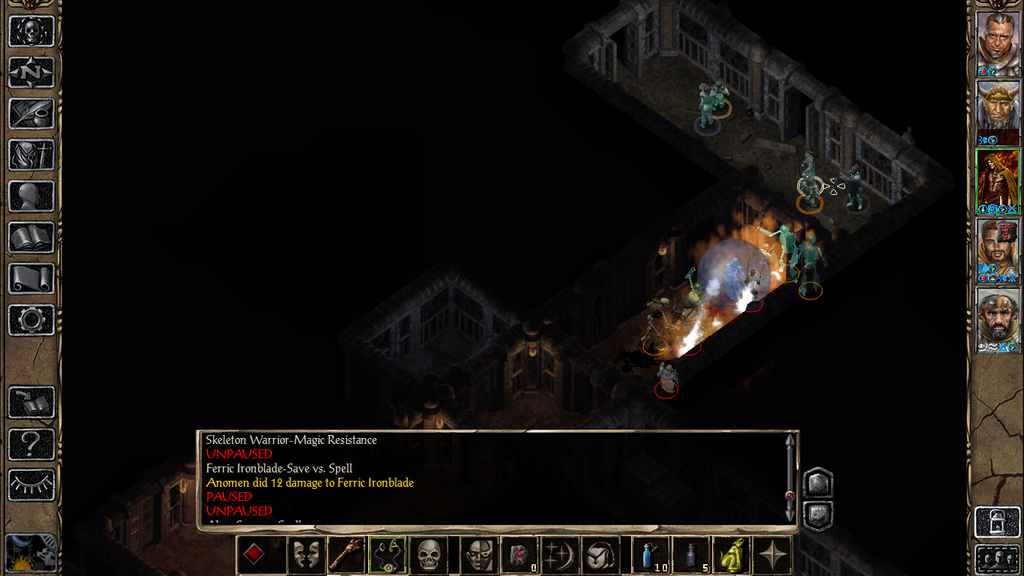Click the question mark help button
This screenshot has width=1024, height=576.
point(31,444)
